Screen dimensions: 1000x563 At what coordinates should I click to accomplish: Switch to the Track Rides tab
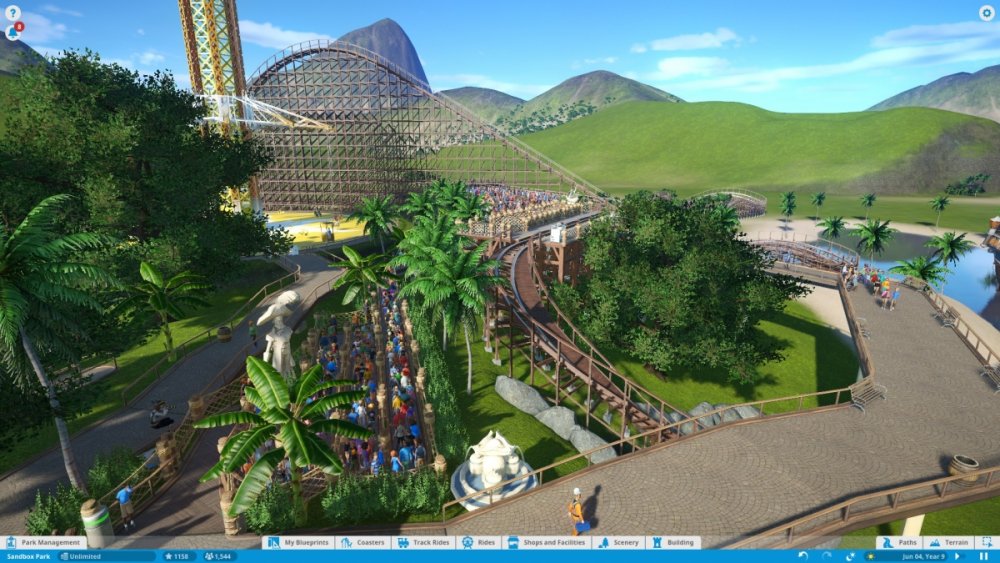[424, 543]
